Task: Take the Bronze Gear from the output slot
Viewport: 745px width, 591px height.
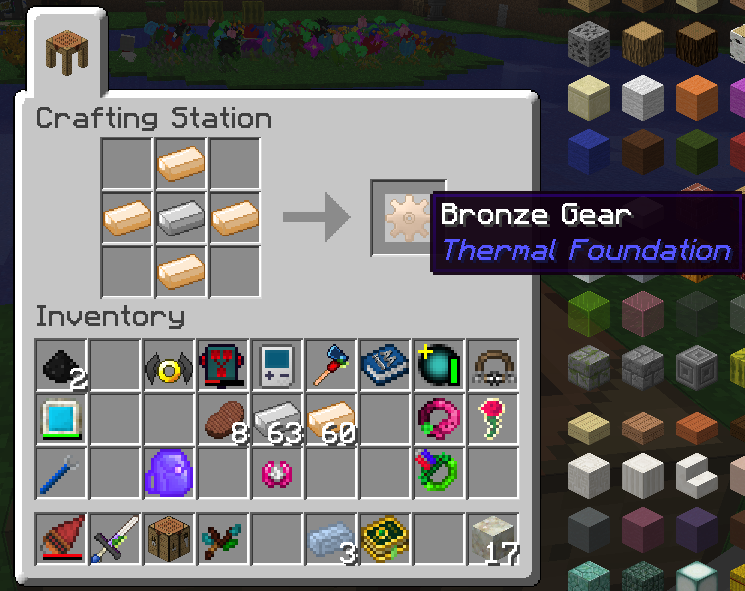Action: (x=406, y=216)
